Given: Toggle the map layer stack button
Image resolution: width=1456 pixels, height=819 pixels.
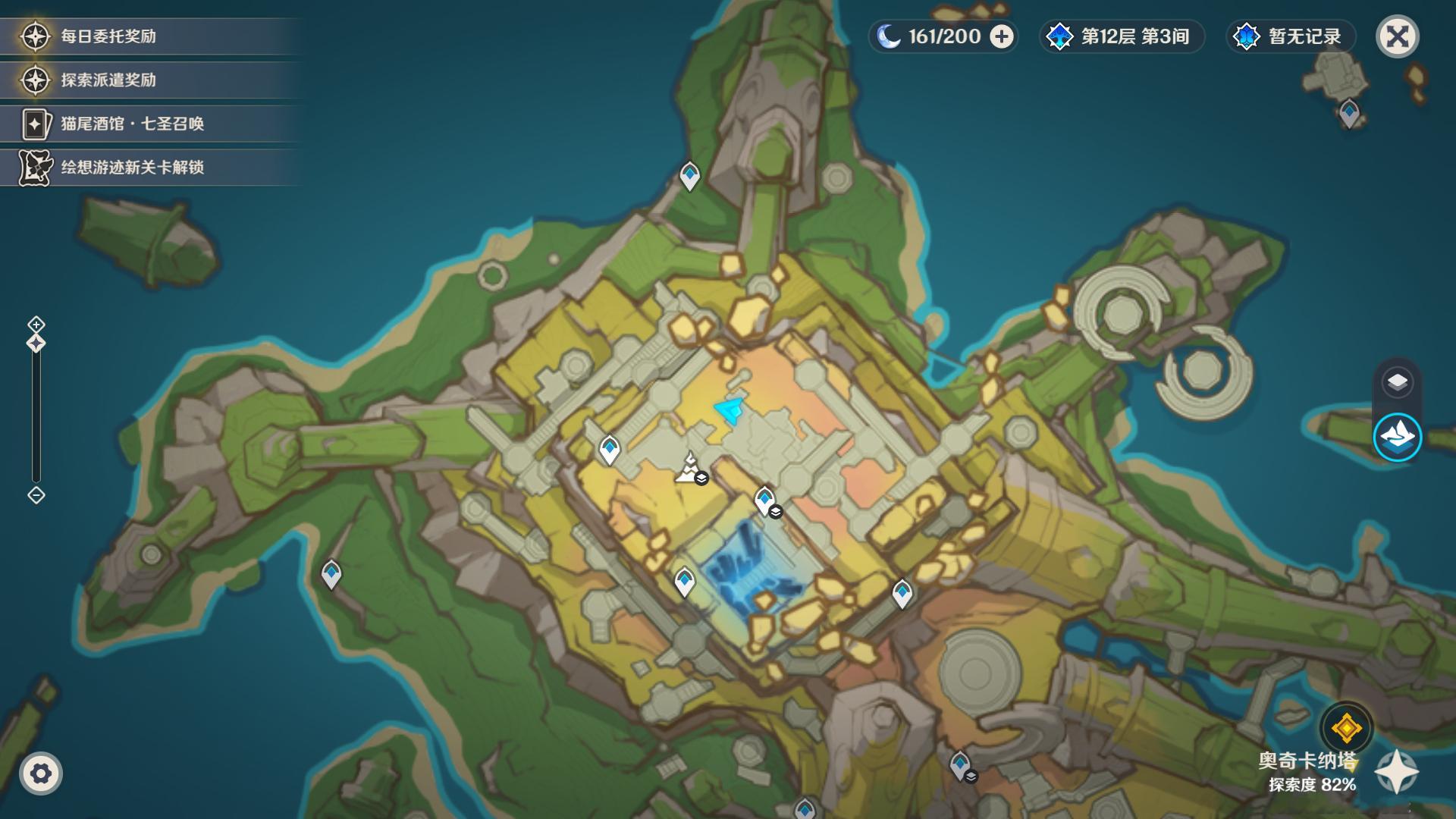Looking at the screenshot, I should click(1397, 382).
